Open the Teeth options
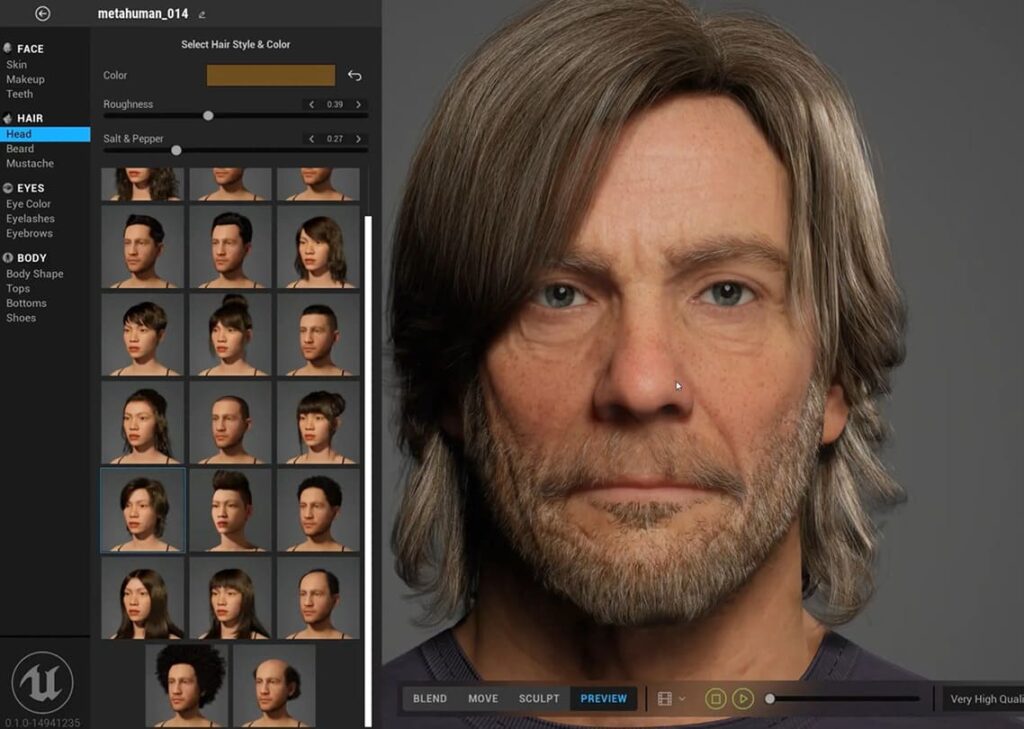The height and width of the screenshot is (729, 1024). [20, 94]
